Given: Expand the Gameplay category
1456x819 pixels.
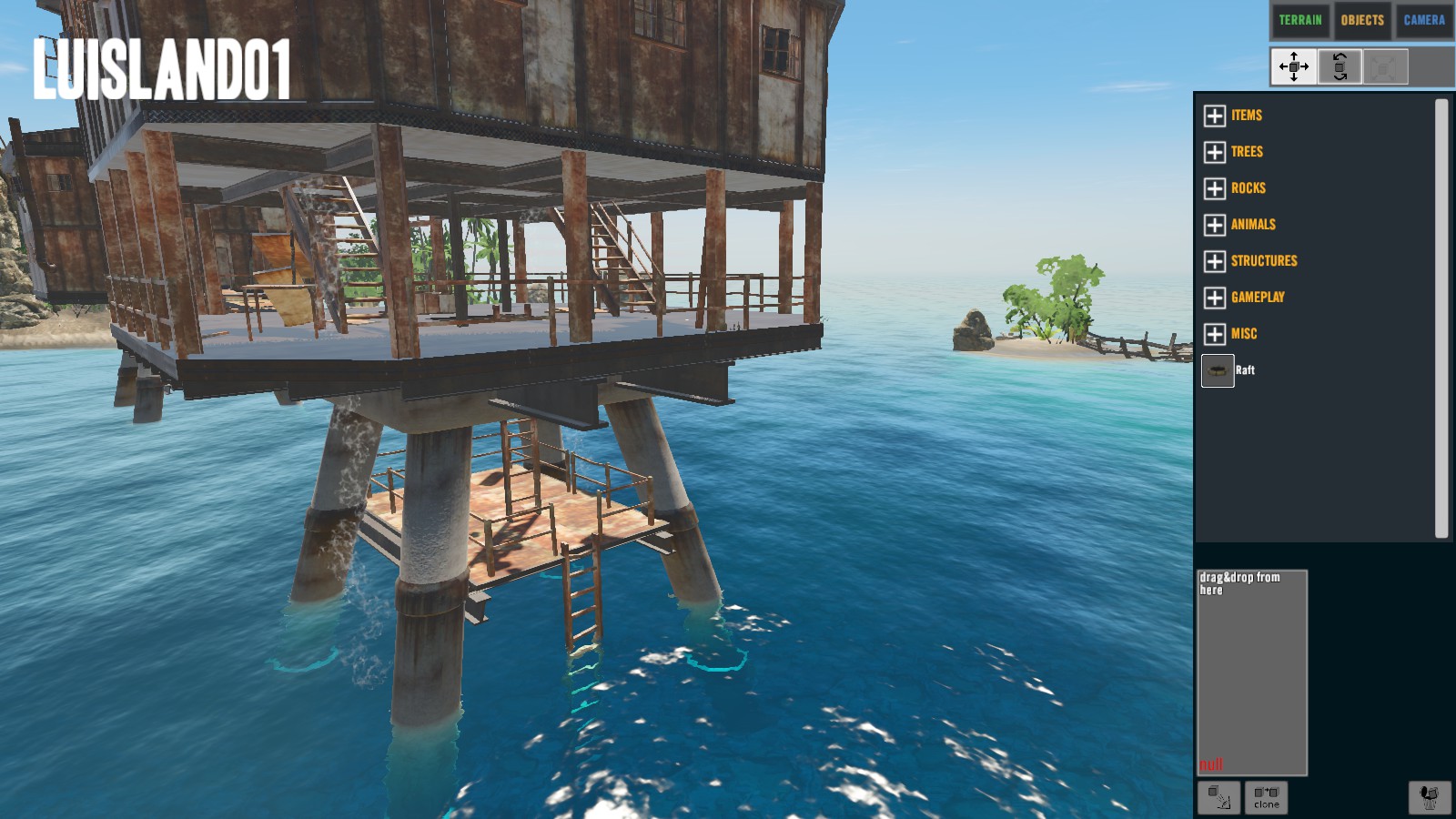Looking at the screenshot, I should [x=1215, y=298].
